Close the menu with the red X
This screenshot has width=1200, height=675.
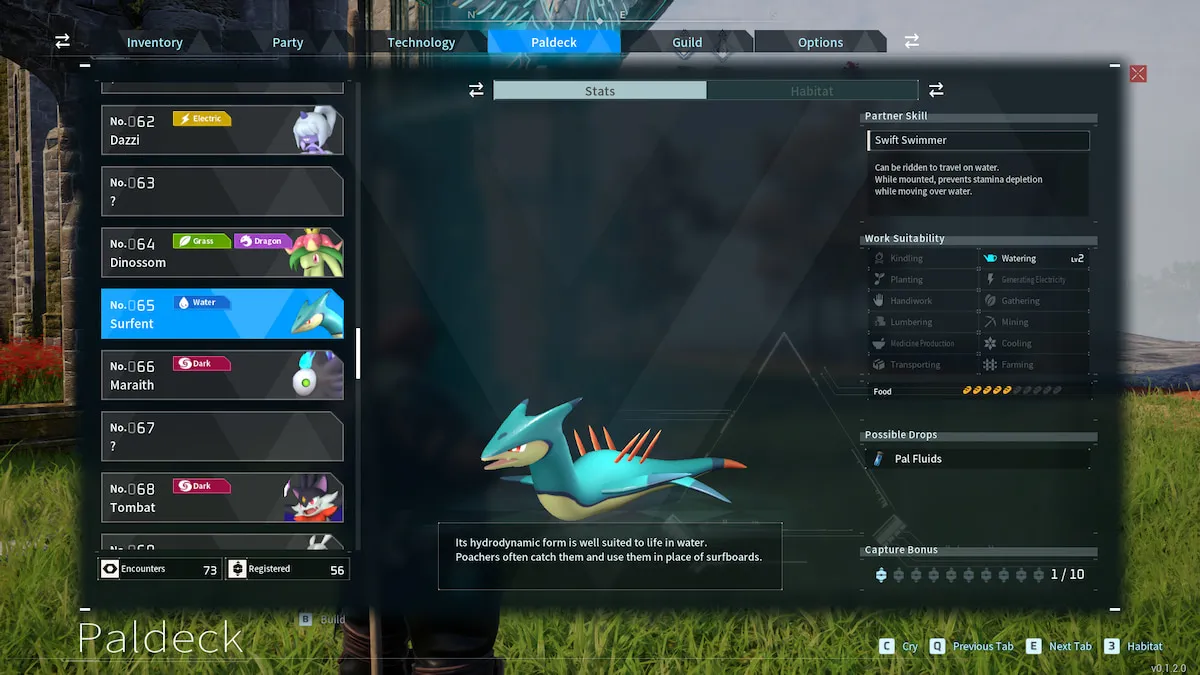1138,74
